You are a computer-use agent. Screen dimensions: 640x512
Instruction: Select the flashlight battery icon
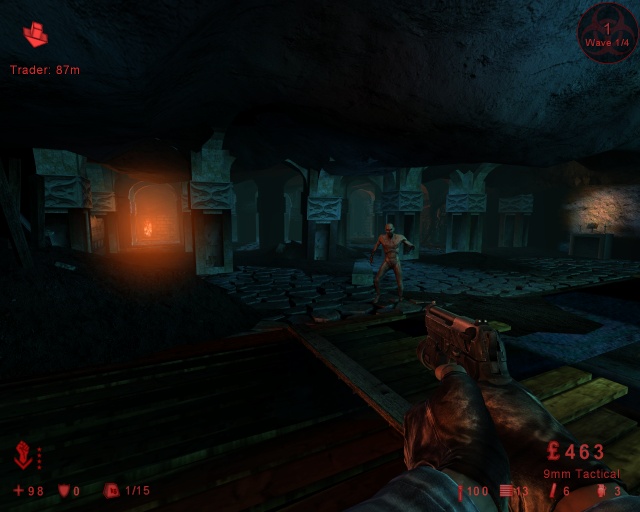click(x=461, y=491)
